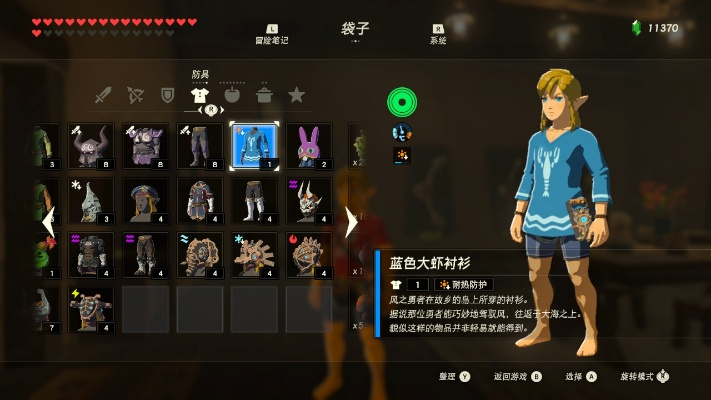The height and width of the screenshot is (400, 711).
Task: Select the purple chest armor with swirl eyes
Action: (x=145, y=146)
